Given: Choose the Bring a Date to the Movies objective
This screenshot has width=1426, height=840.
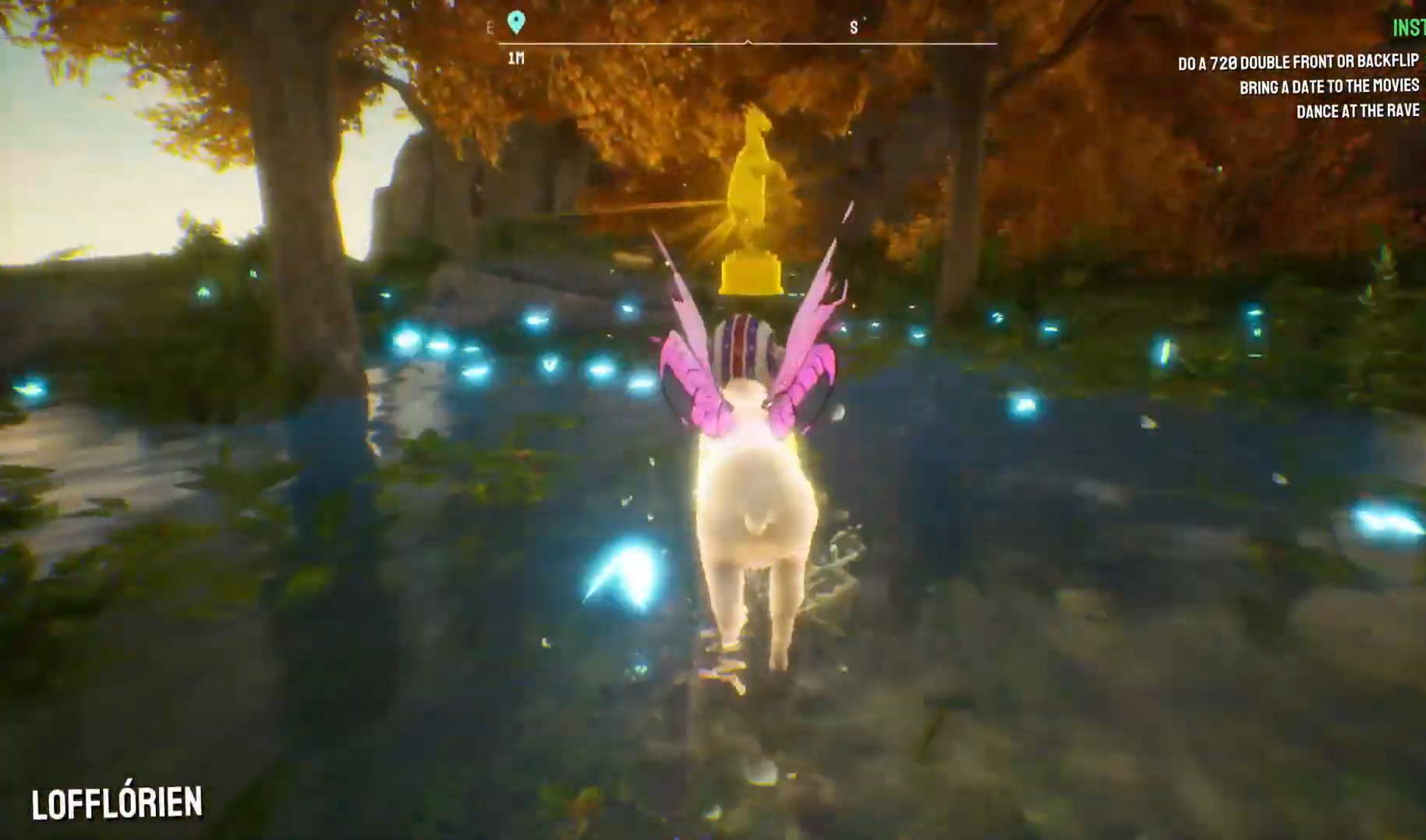Looking at the screenshot, I should pyautogui.click(x=1329, y=86).
